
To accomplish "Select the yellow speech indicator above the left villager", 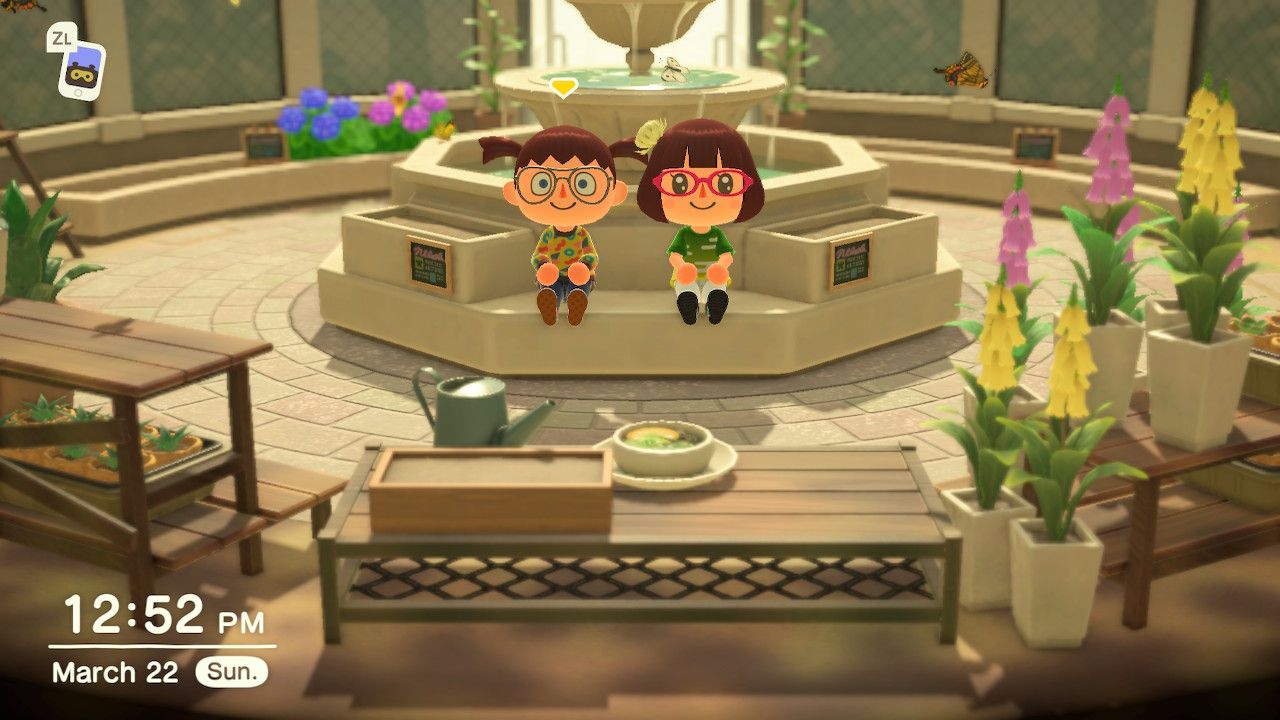I will (x=561, y=87).
